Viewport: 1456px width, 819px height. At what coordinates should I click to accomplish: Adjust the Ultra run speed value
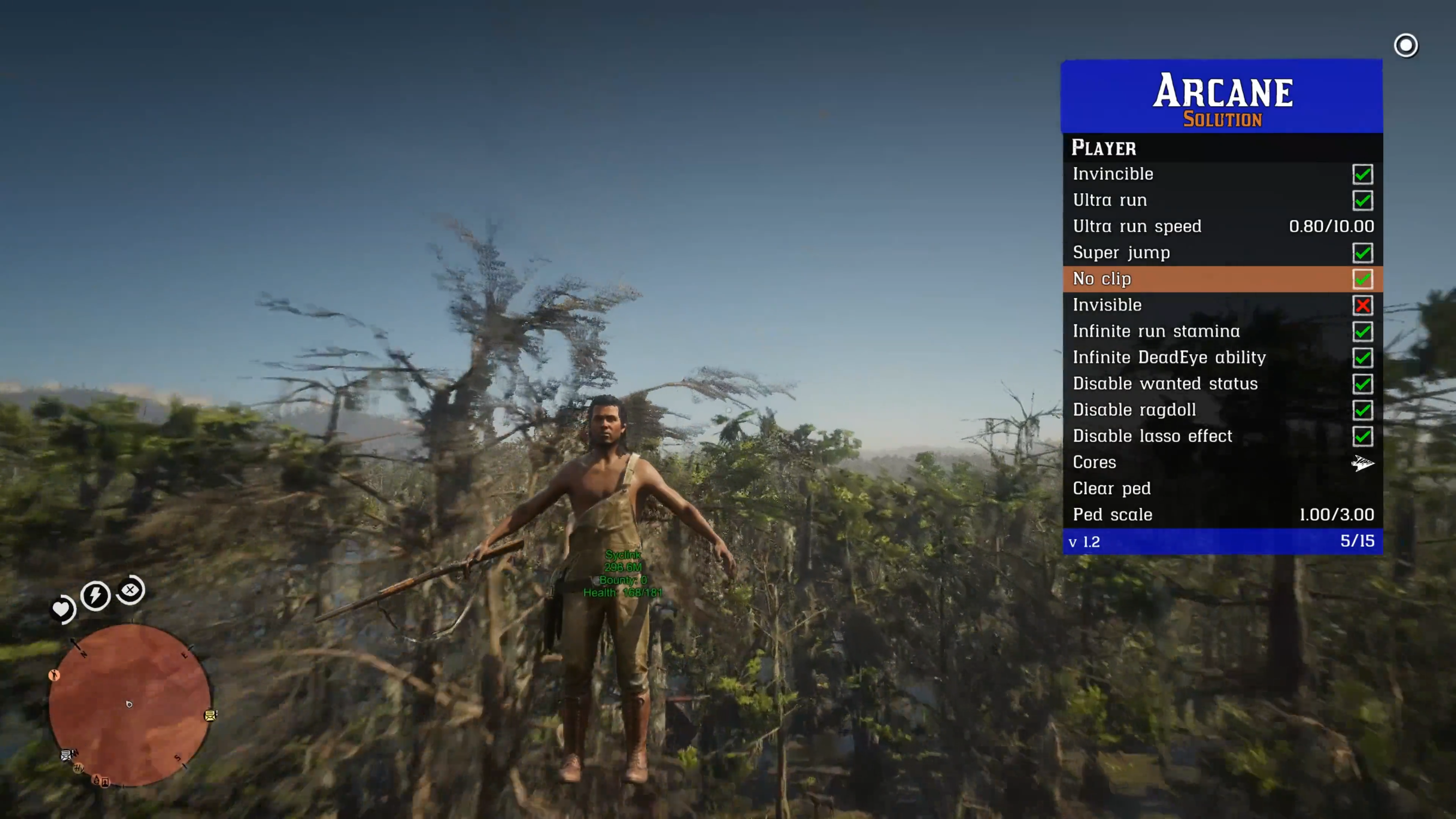tap(1330, 227)
